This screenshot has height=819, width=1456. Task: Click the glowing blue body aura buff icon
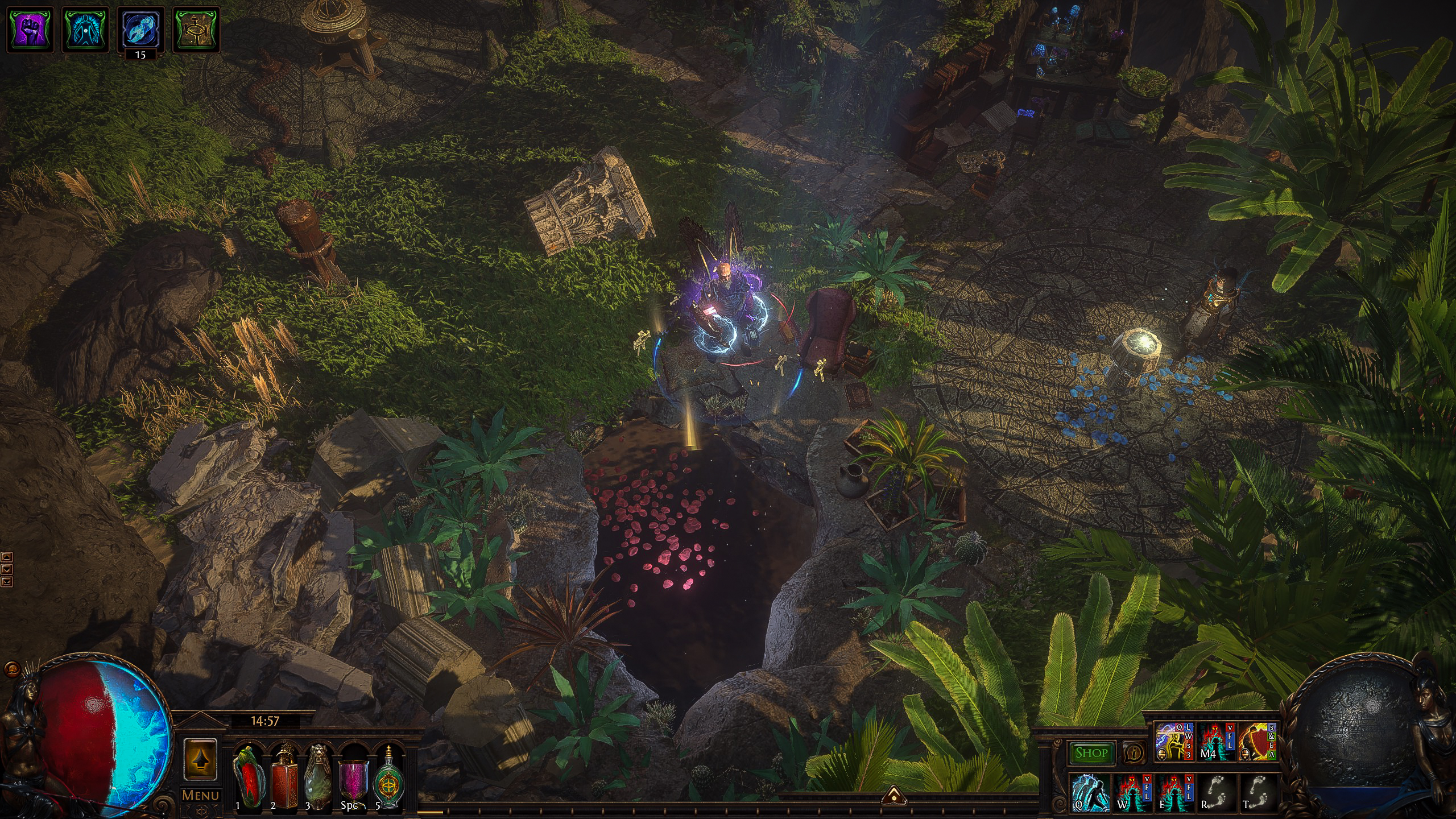pyautogui.click(x=85, y=29)
